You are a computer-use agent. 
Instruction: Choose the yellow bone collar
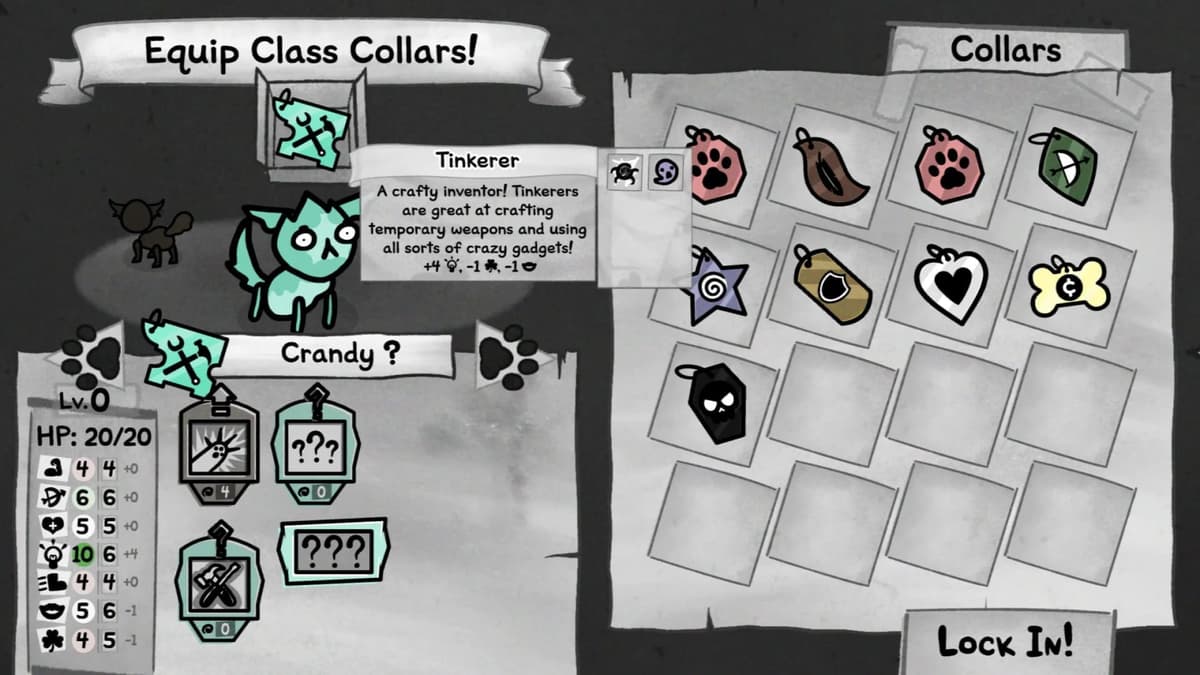pos(1069,285)
